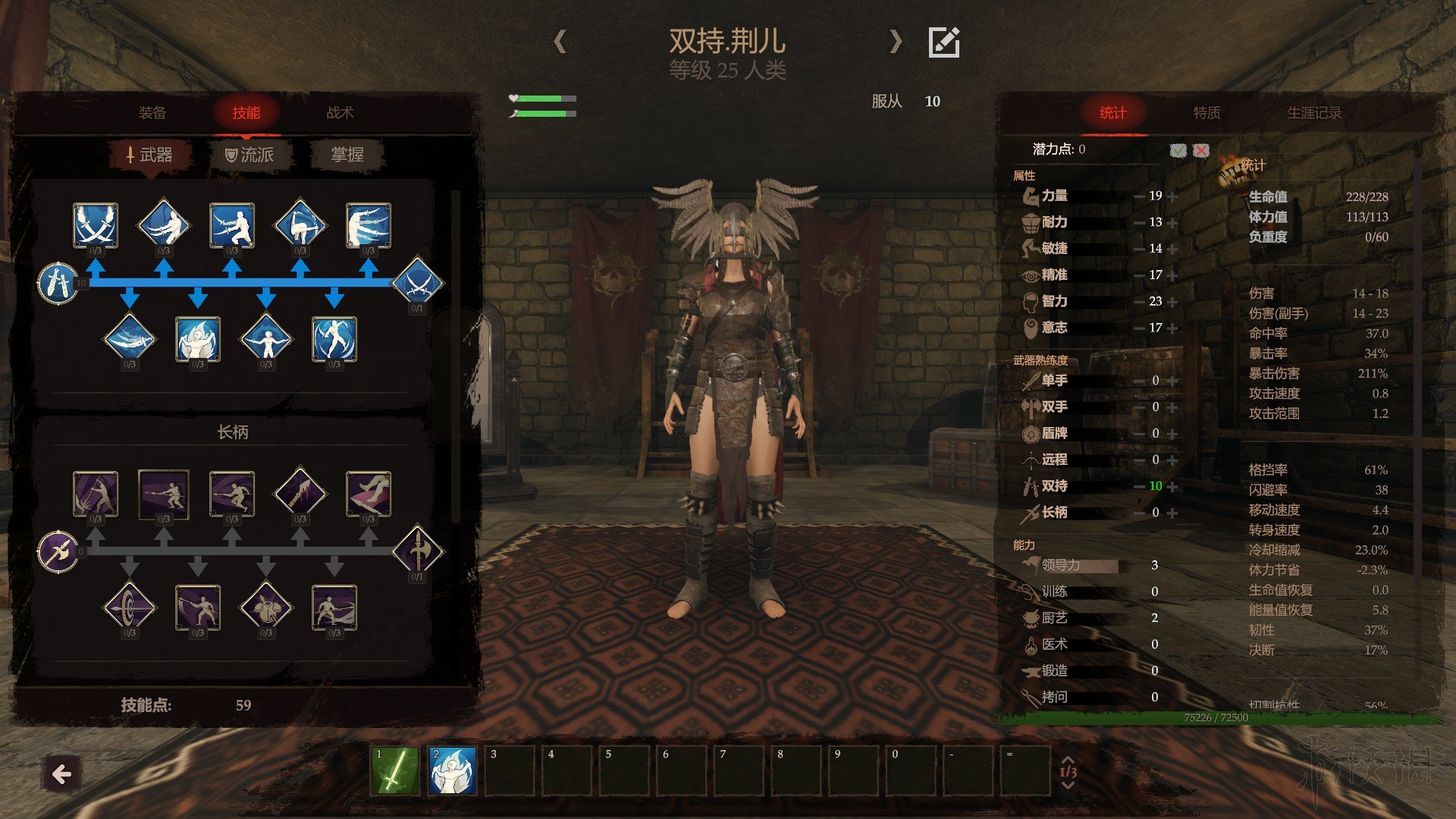The image size is (1456, 819).
Task: Switch to the 装备 equipment tab
Action: [x=152, y=113]
